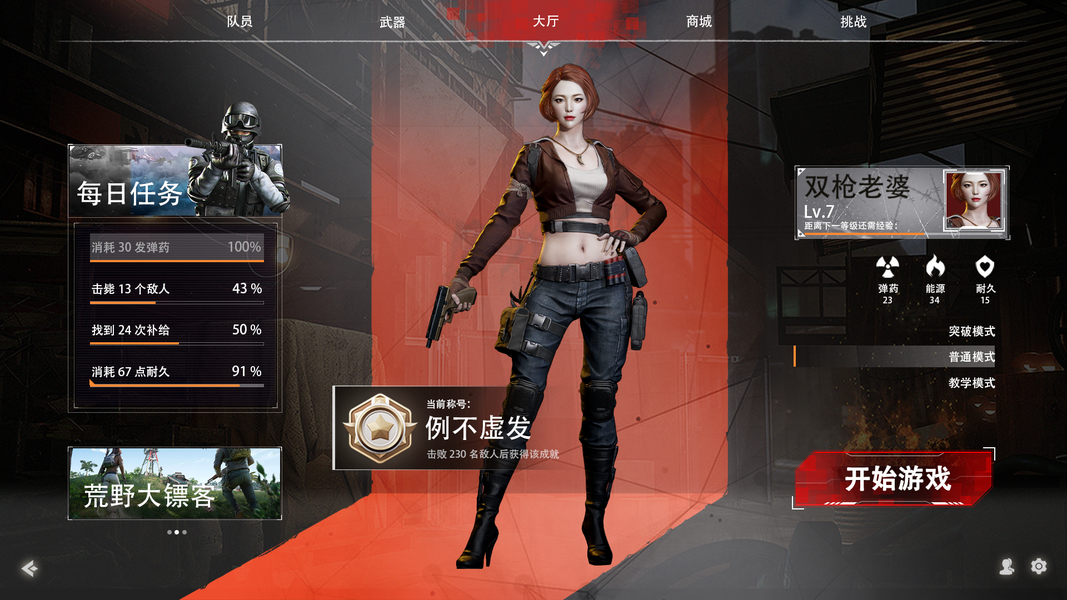Pick 教学模式 game mode
The image size is (1067, 600).
click(x=971, y=383)
